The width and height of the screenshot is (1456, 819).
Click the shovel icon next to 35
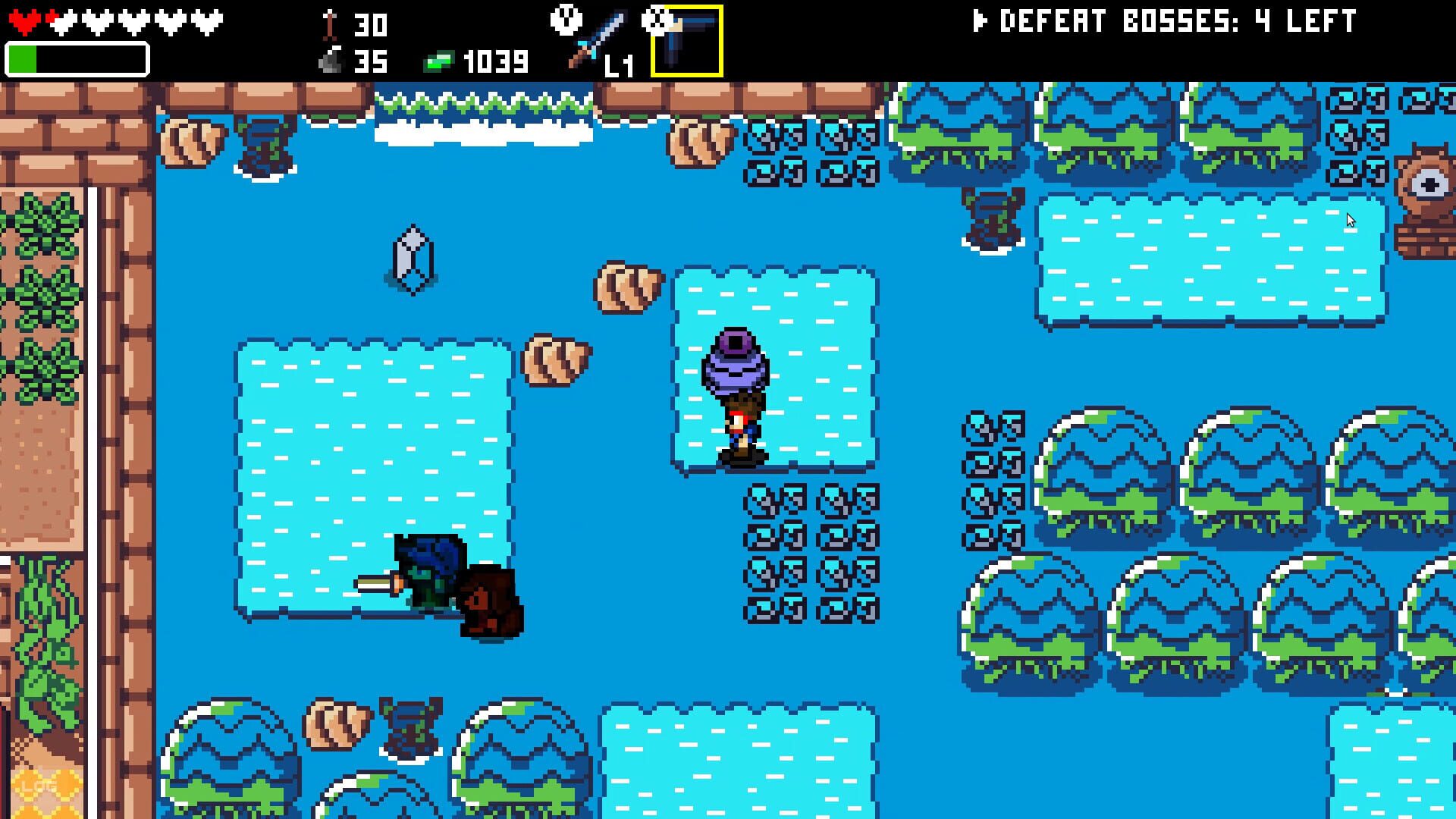tap(329, 59)
